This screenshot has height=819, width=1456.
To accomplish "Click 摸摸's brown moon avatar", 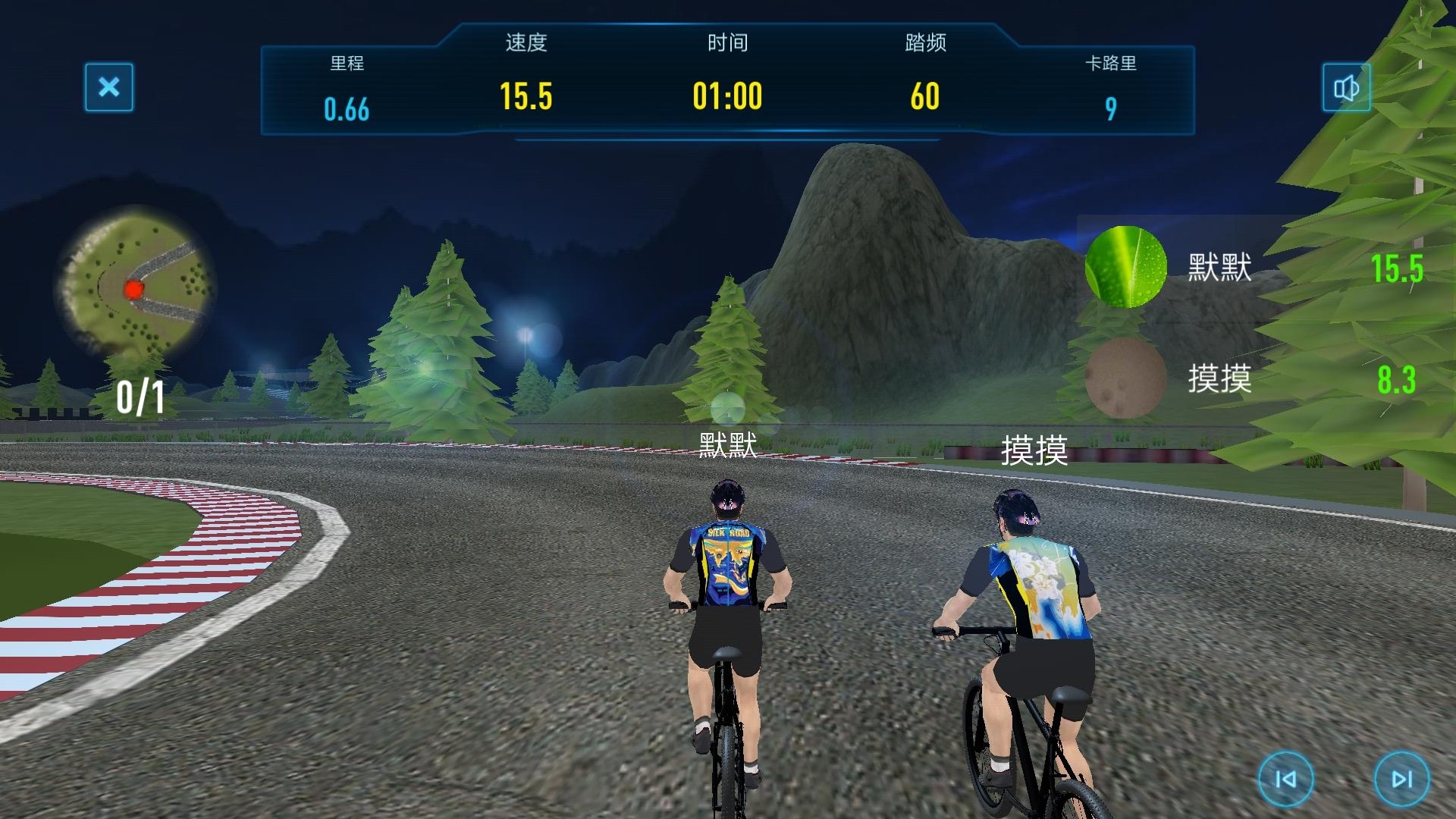I will click(x=1125, y=378).
